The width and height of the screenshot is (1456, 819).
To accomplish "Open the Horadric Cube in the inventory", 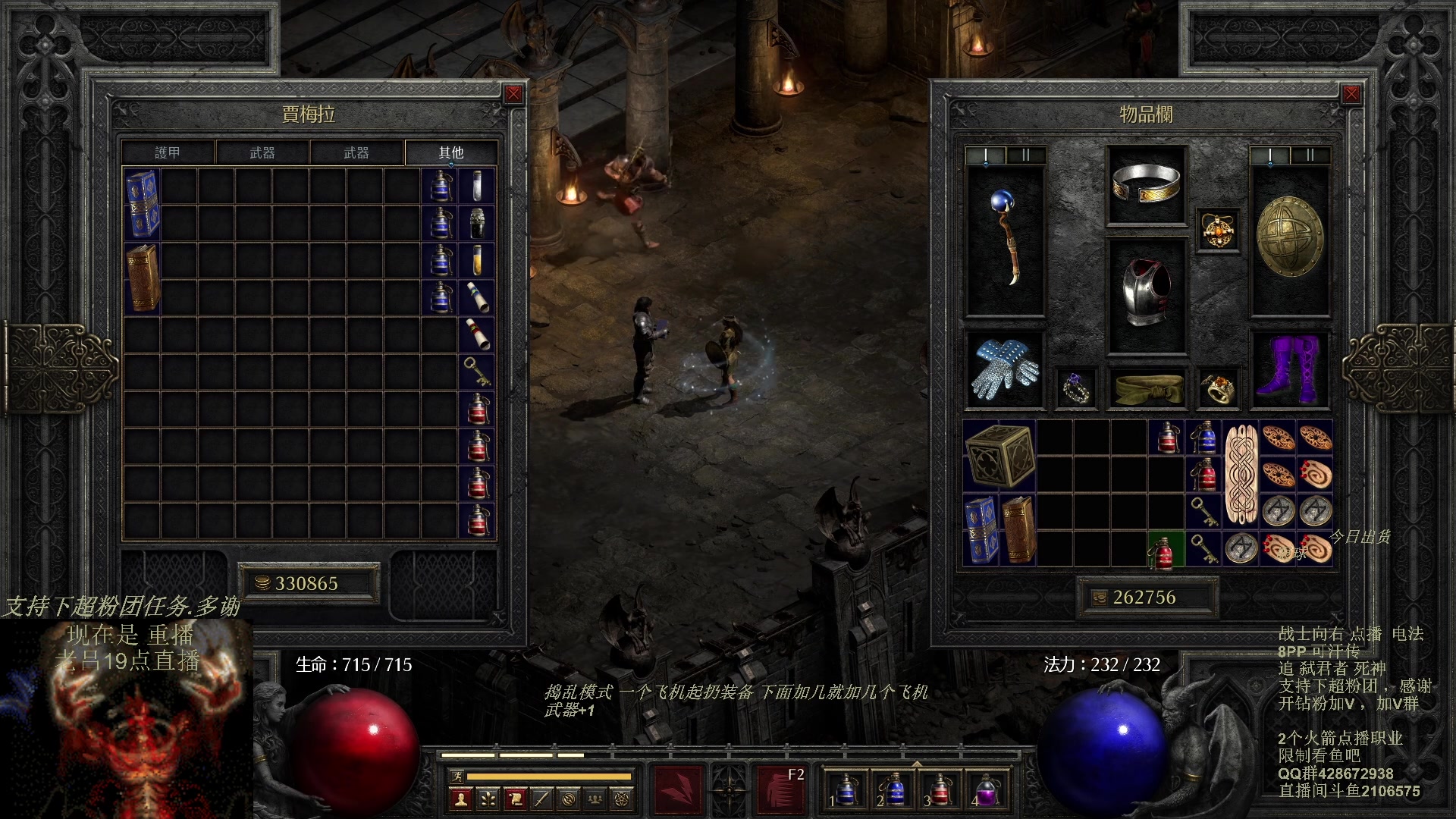I will (x=1000, y=456).
